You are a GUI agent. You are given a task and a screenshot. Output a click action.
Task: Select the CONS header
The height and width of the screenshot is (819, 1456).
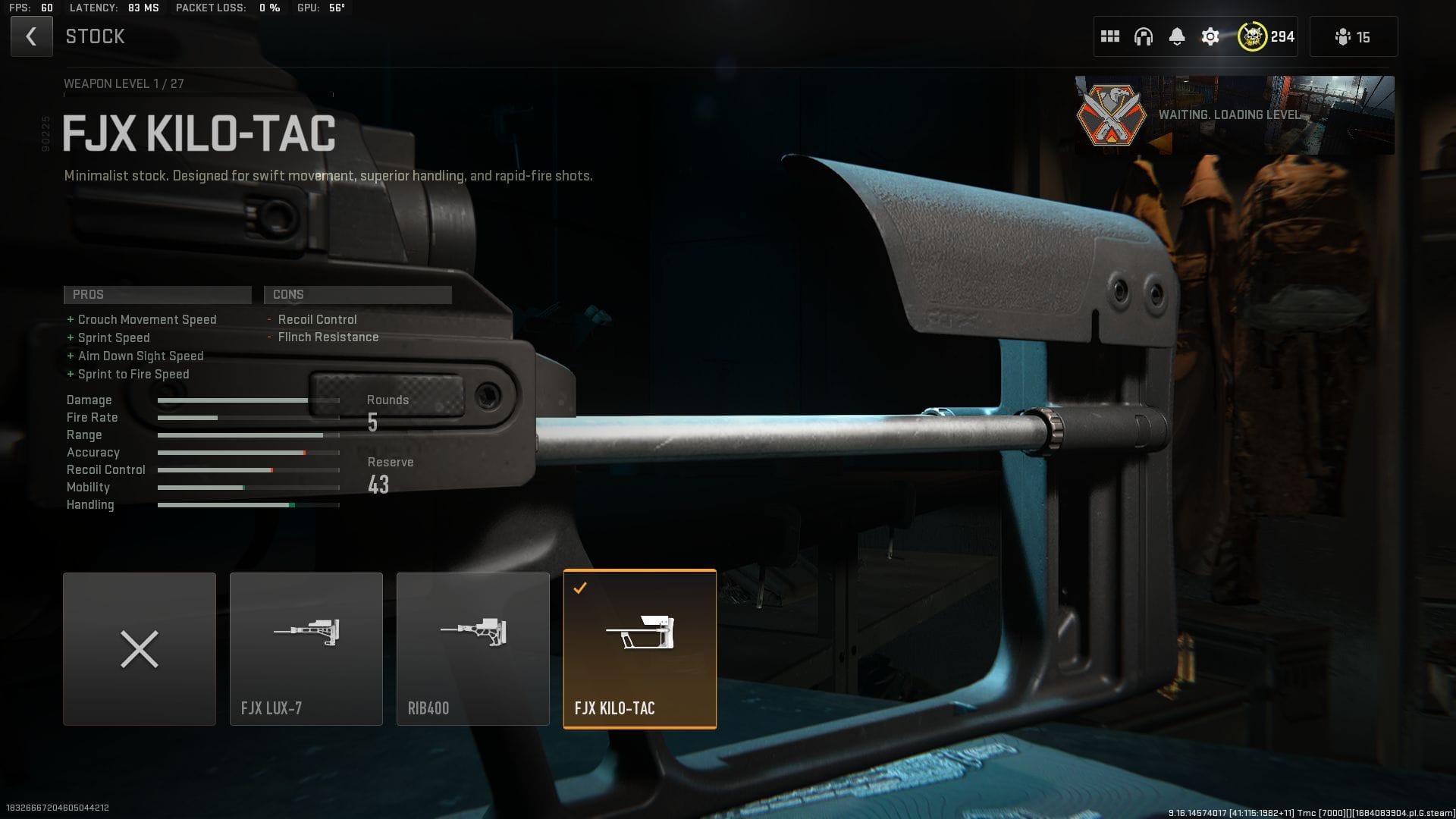(356, 294)
